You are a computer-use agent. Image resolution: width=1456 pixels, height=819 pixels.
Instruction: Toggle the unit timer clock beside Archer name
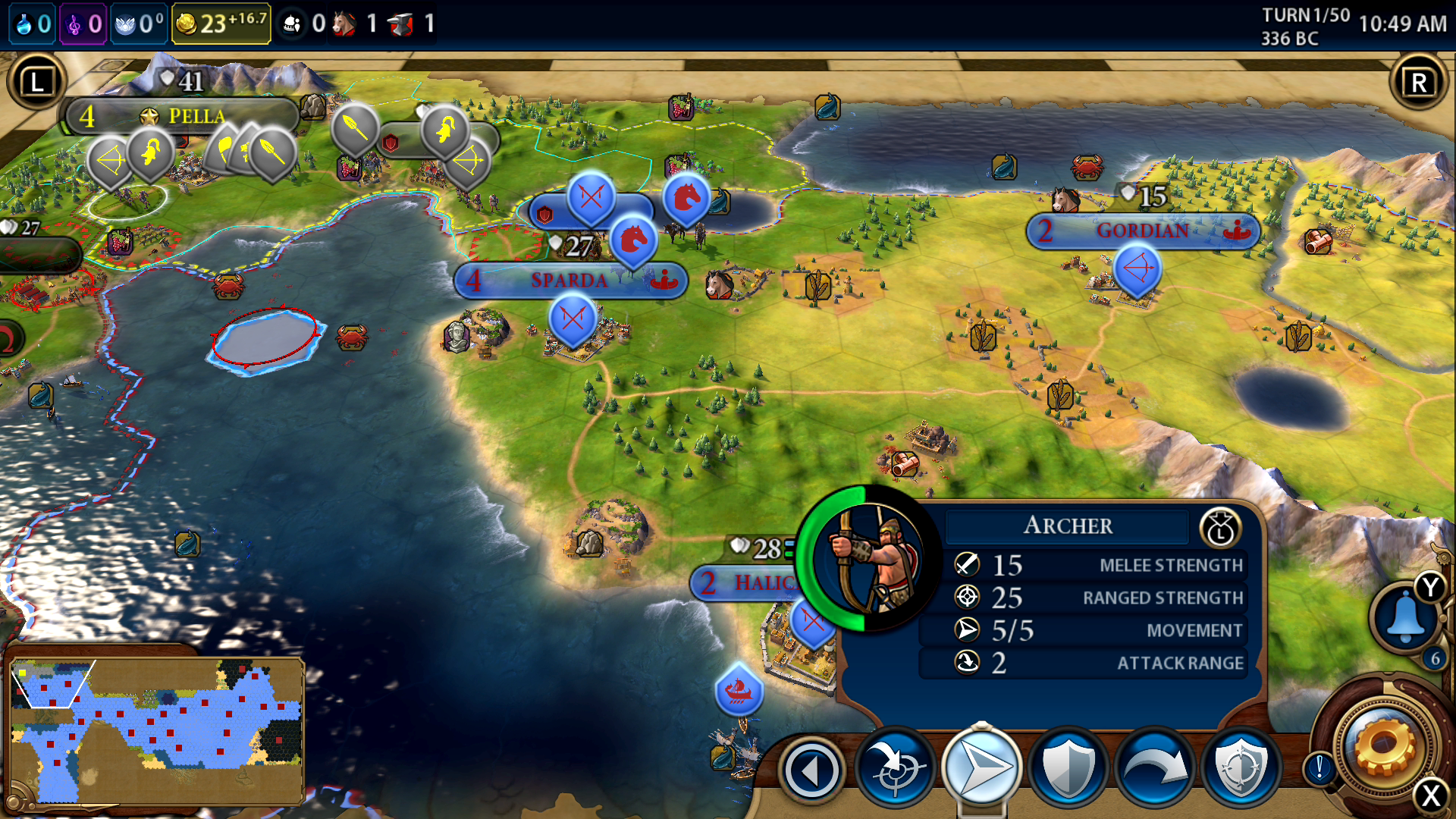coord(1221,526)
